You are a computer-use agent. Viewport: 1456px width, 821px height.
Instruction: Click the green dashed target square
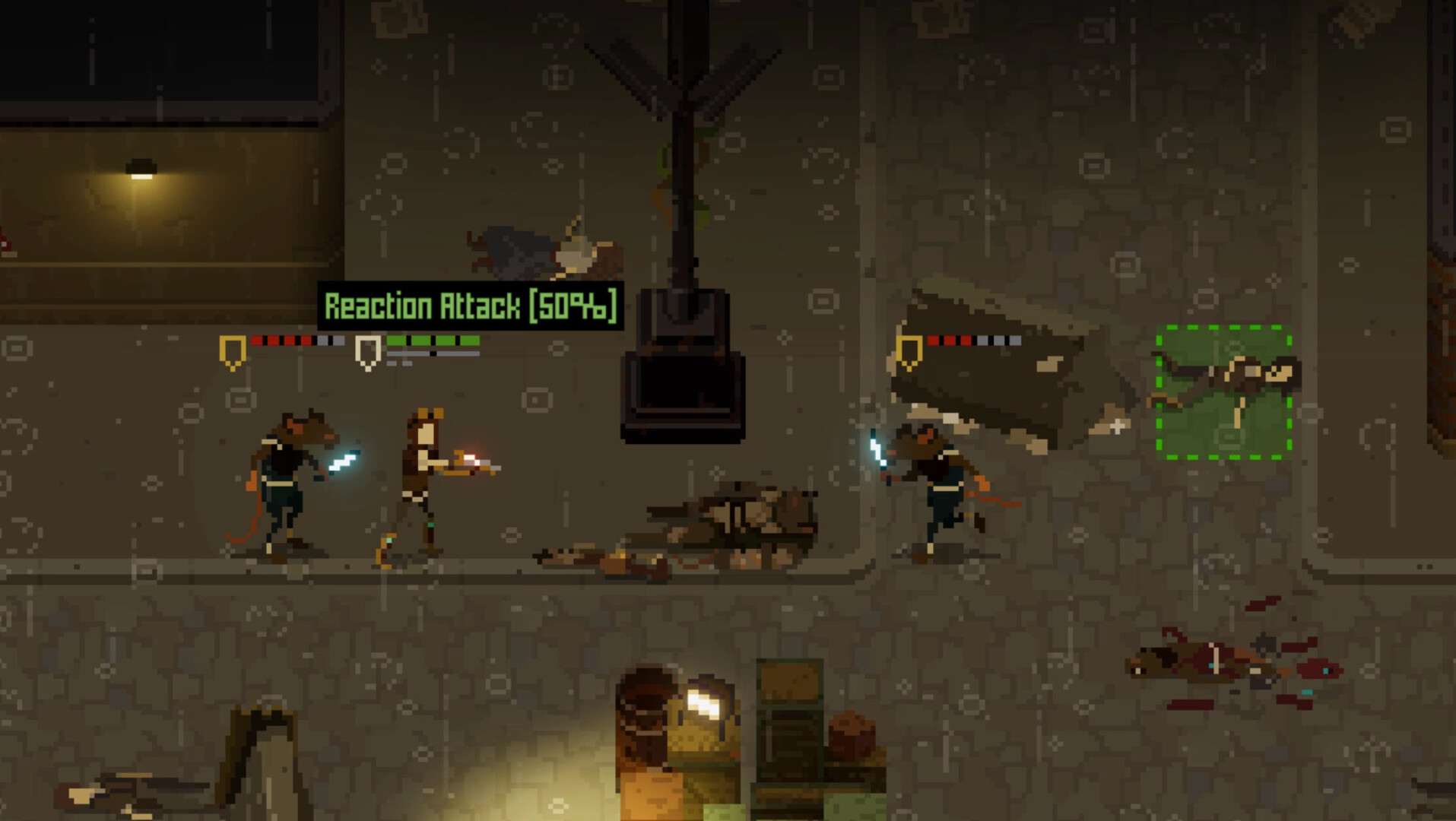1224,395
